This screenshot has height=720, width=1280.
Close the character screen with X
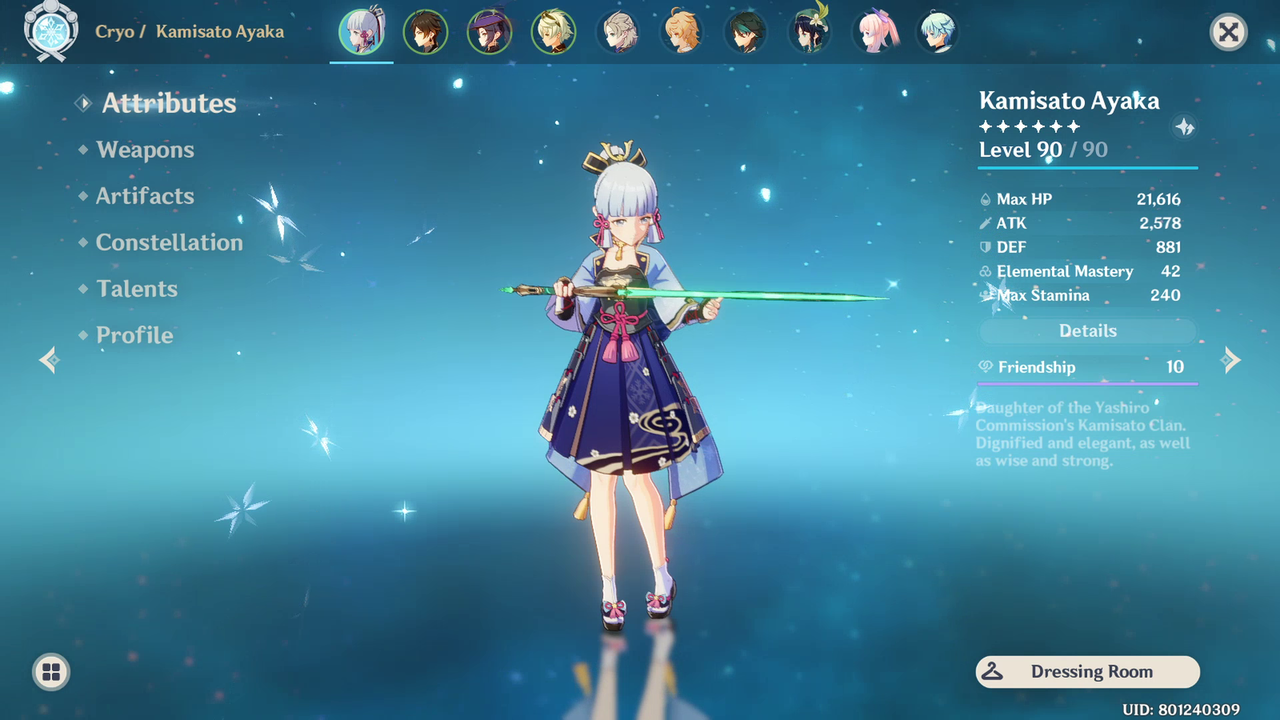(1228, 32)
